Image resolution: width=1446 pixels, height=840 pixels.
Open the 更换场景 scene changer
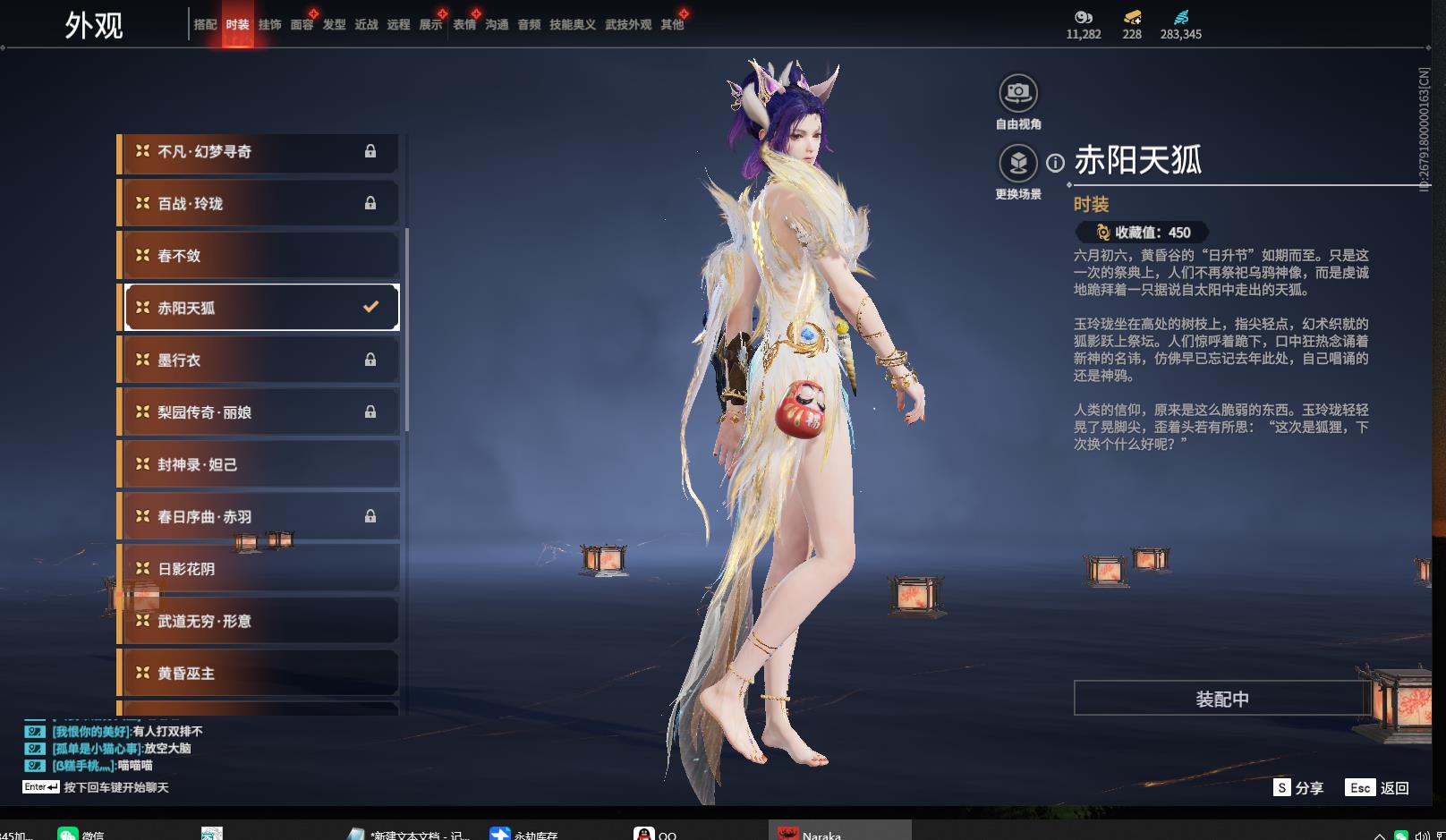[x=1018, y=164]
